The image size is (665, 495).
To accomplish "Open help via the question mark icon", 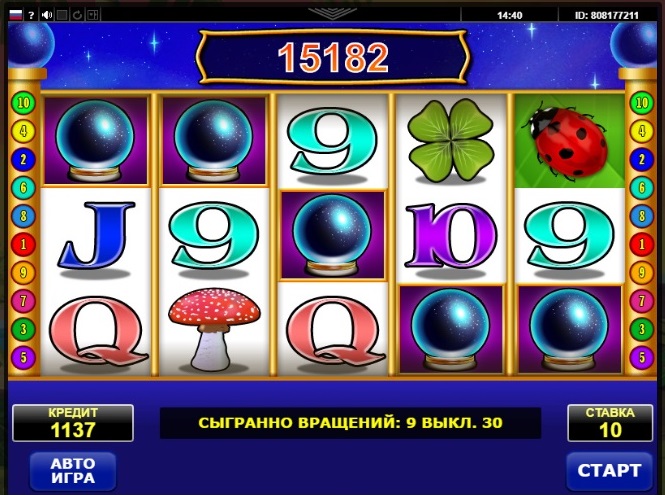I will pyautogui.click(x=31, y=15).
